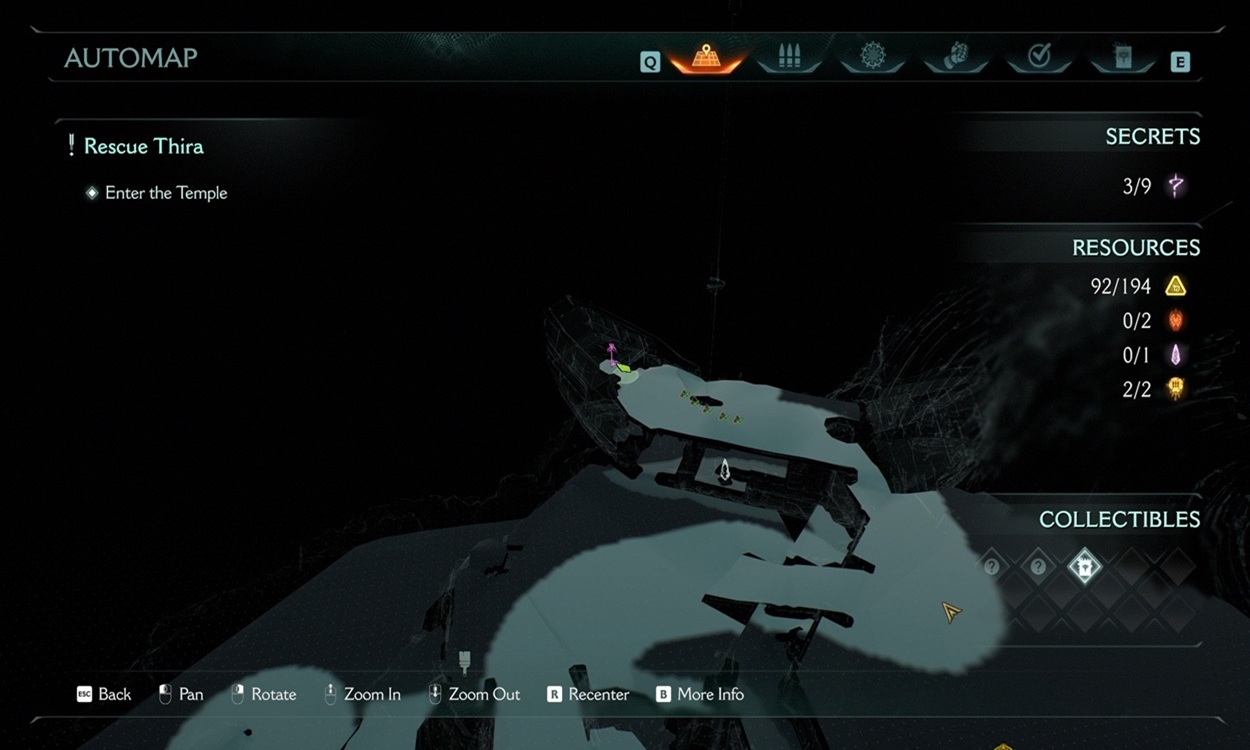The image size is (1250, 750).
Task: Open the checkmark challenges tab
Action: click(x=1039, y=58)
